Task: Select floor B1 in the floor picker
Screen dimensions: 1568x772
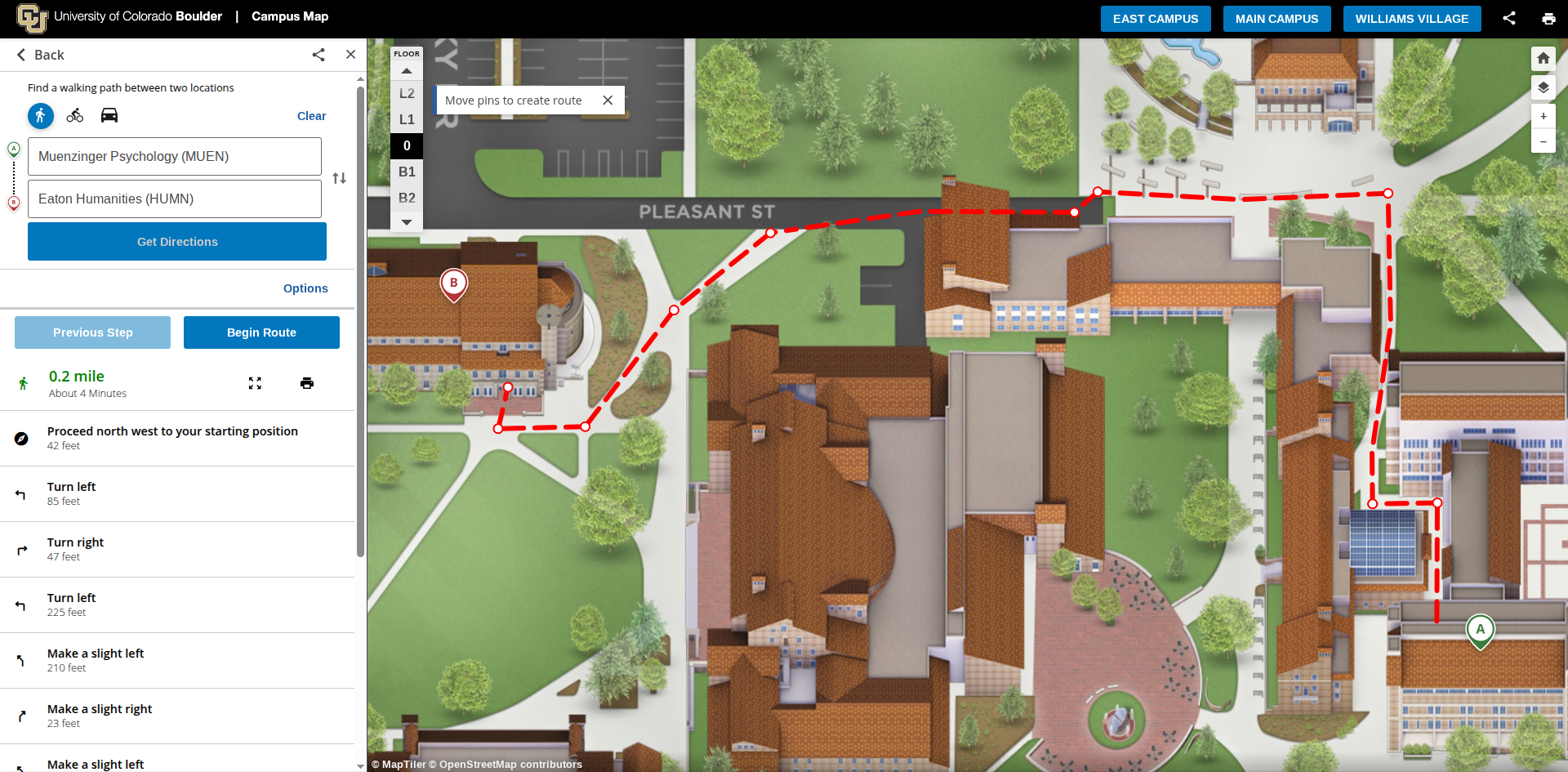Action: pyautogui.click(x=407, y=172)
